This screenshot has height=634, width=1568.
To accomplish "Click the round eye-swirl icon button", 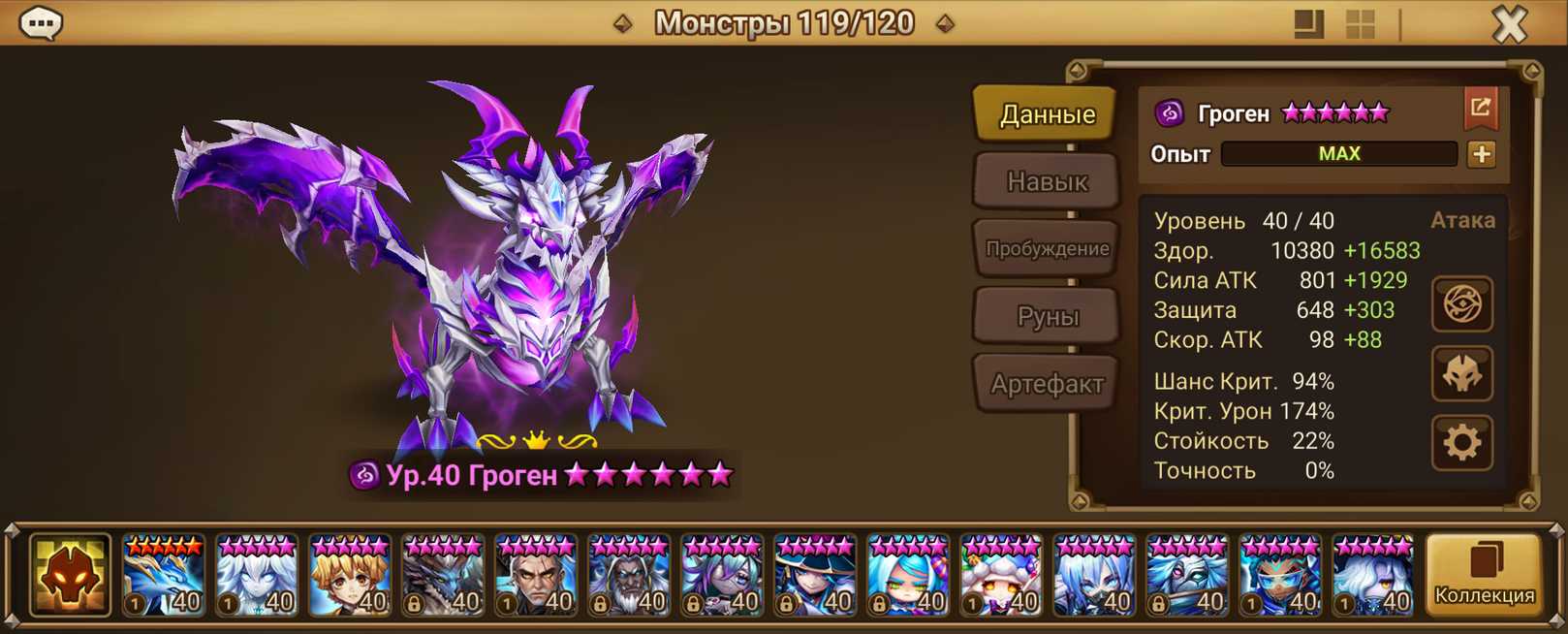I will pyautogui.click(x=1462, y=304).
